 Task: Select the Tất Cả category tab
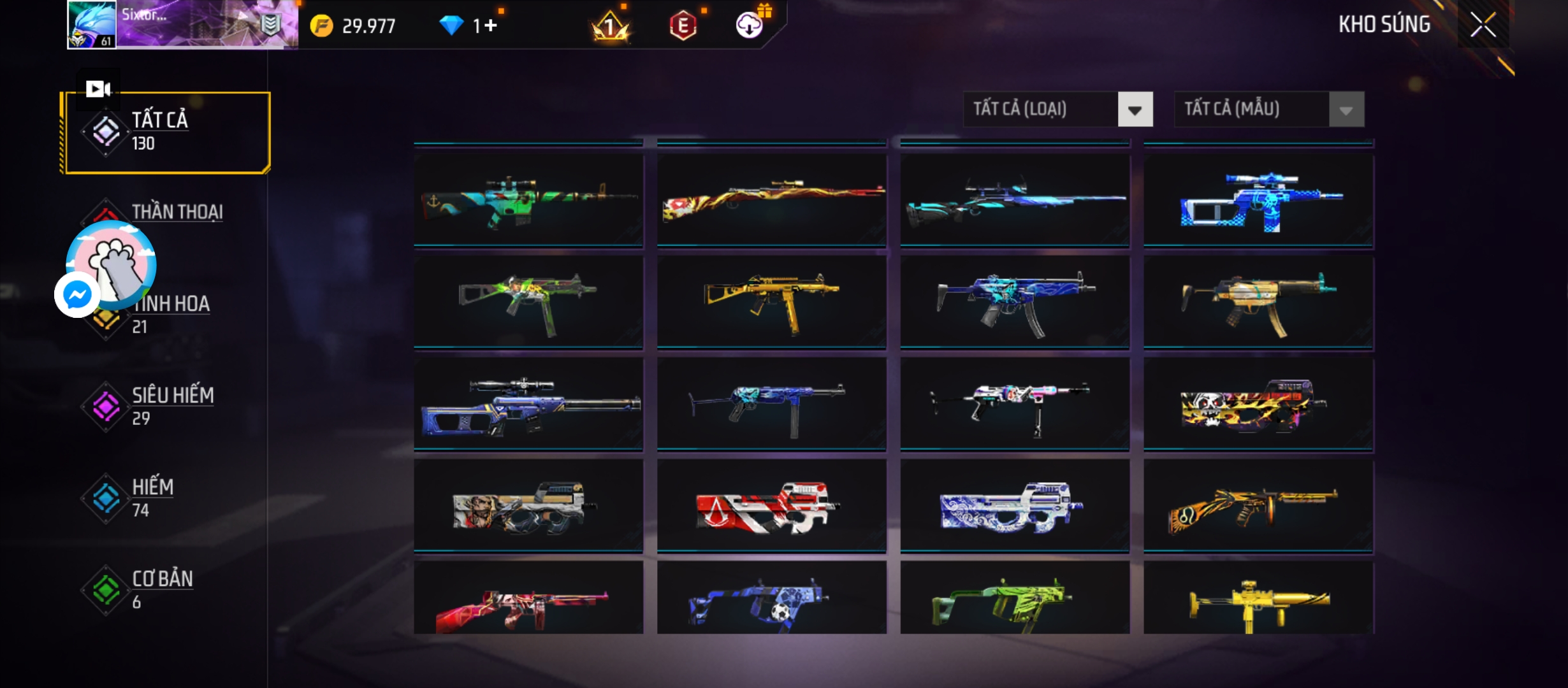point(166,132)
